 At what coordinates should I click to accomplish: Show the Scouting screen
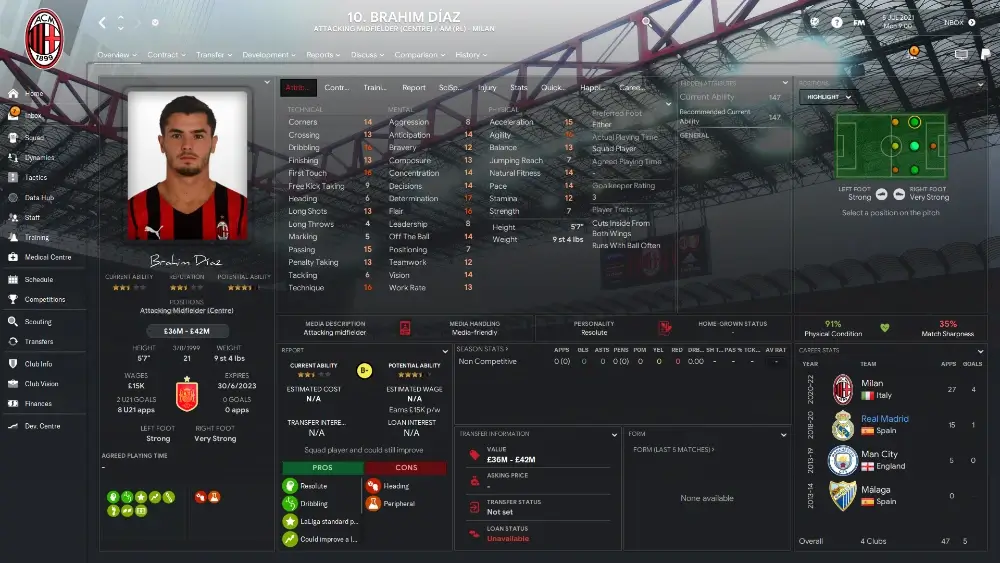38,322
